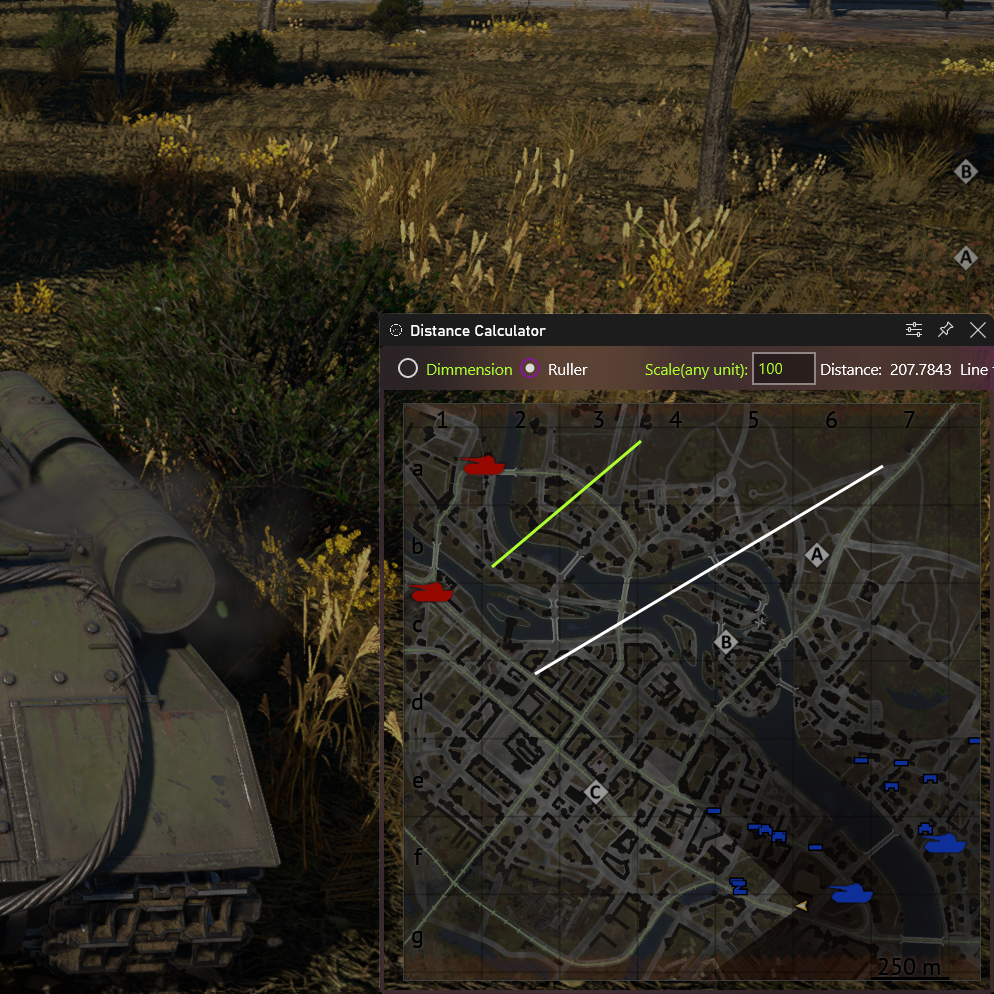This screenshot has height=994, width=994.
Task: Pin the Distance Calculator window
Action: pyautogui.click(x=945, y=330)
